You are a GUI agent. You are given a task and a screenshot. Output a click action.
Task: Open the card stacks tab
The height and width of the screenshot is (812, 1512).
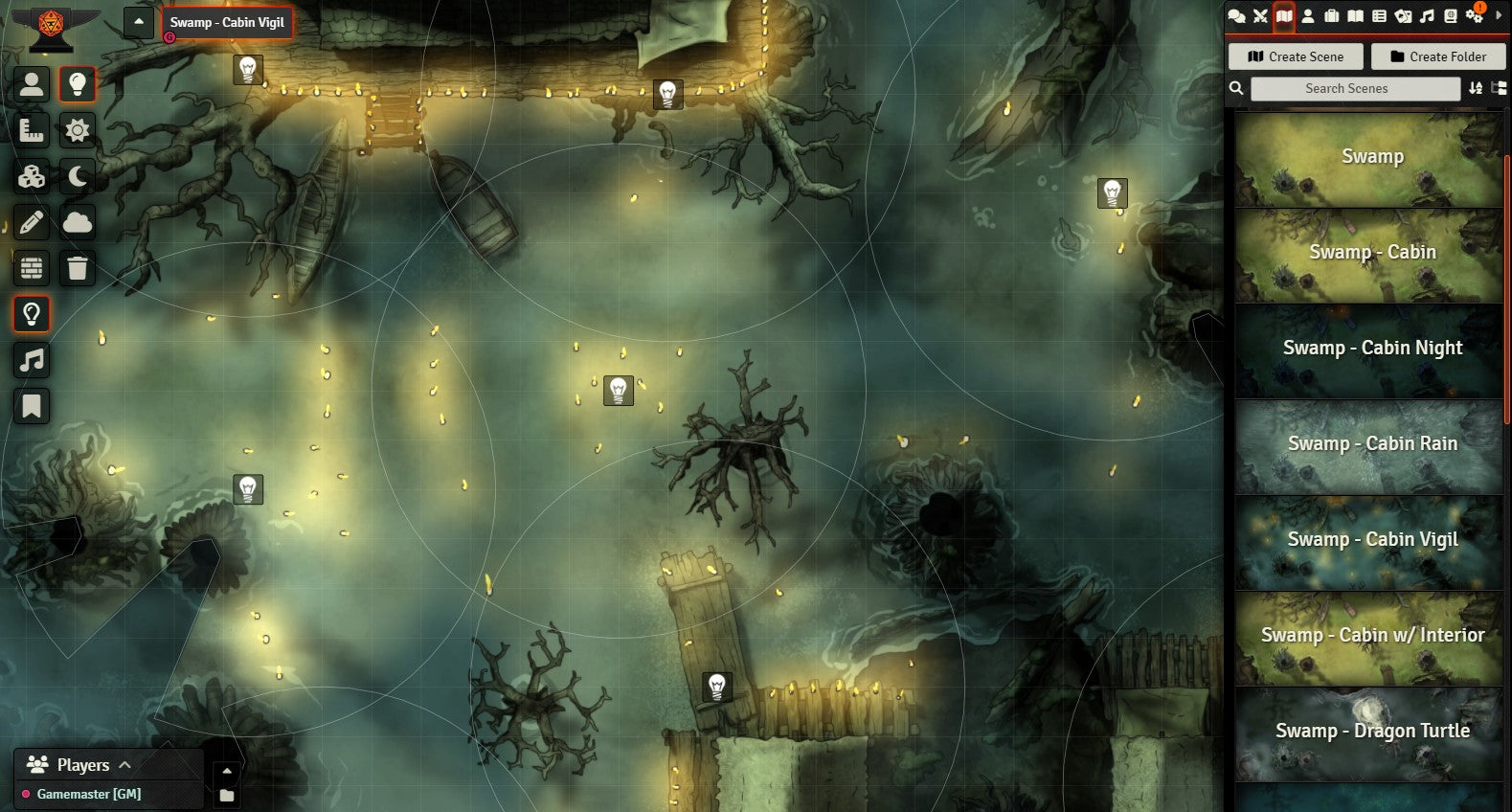1403,15
